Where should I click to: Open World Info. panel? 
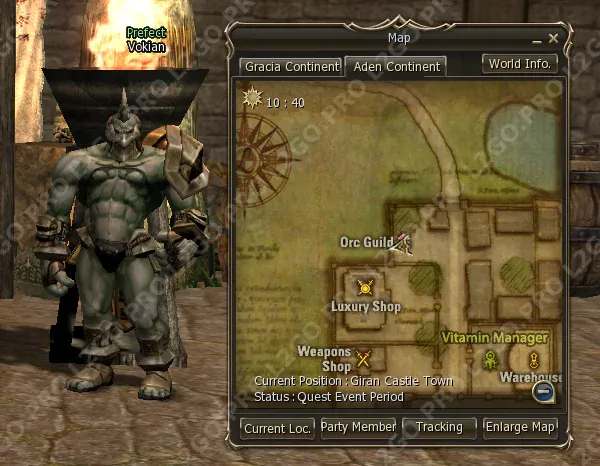tap(519, 64)
